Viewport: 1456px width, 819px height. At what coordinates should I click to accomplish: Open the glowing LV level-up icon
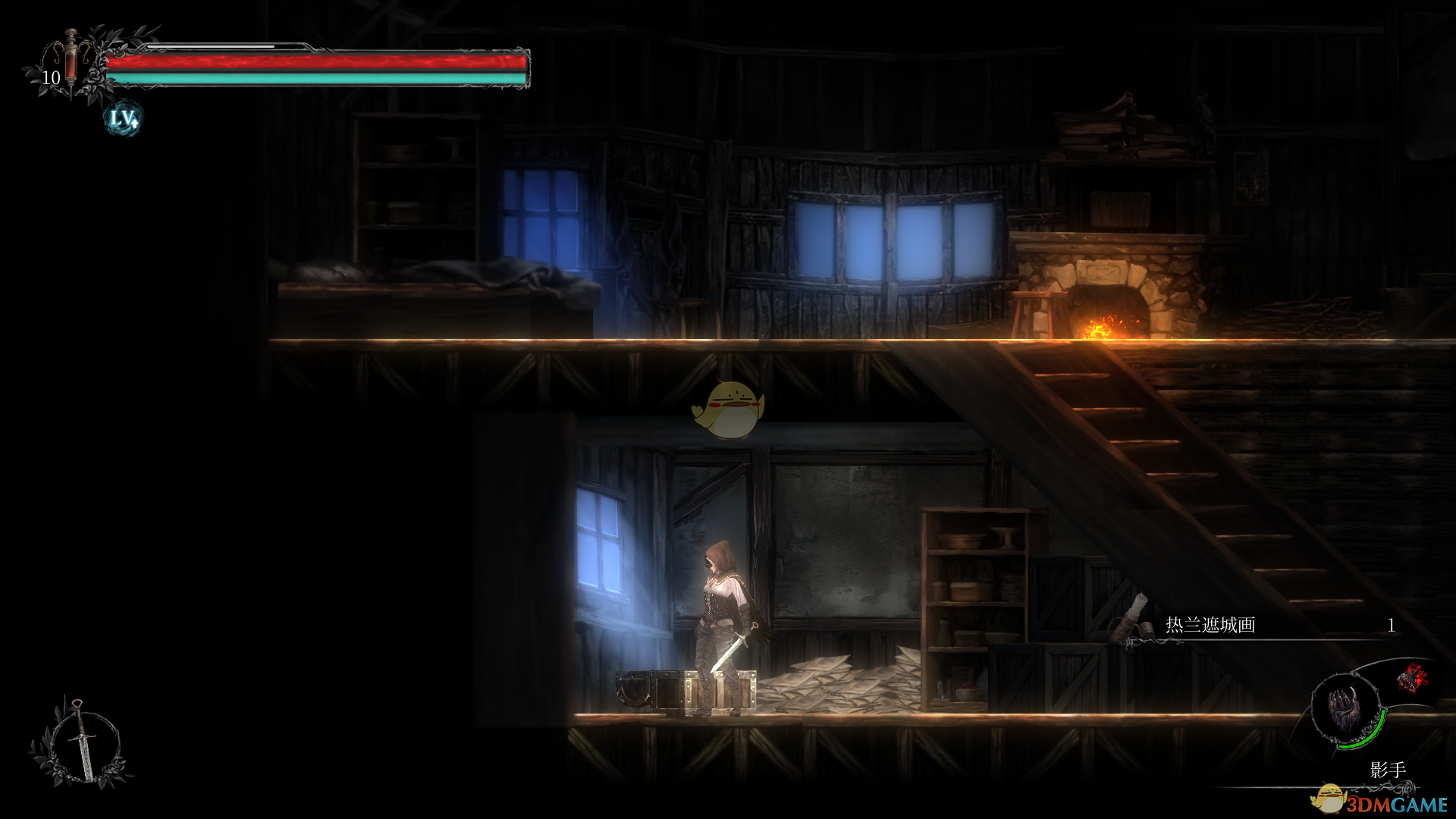point(122,118)
